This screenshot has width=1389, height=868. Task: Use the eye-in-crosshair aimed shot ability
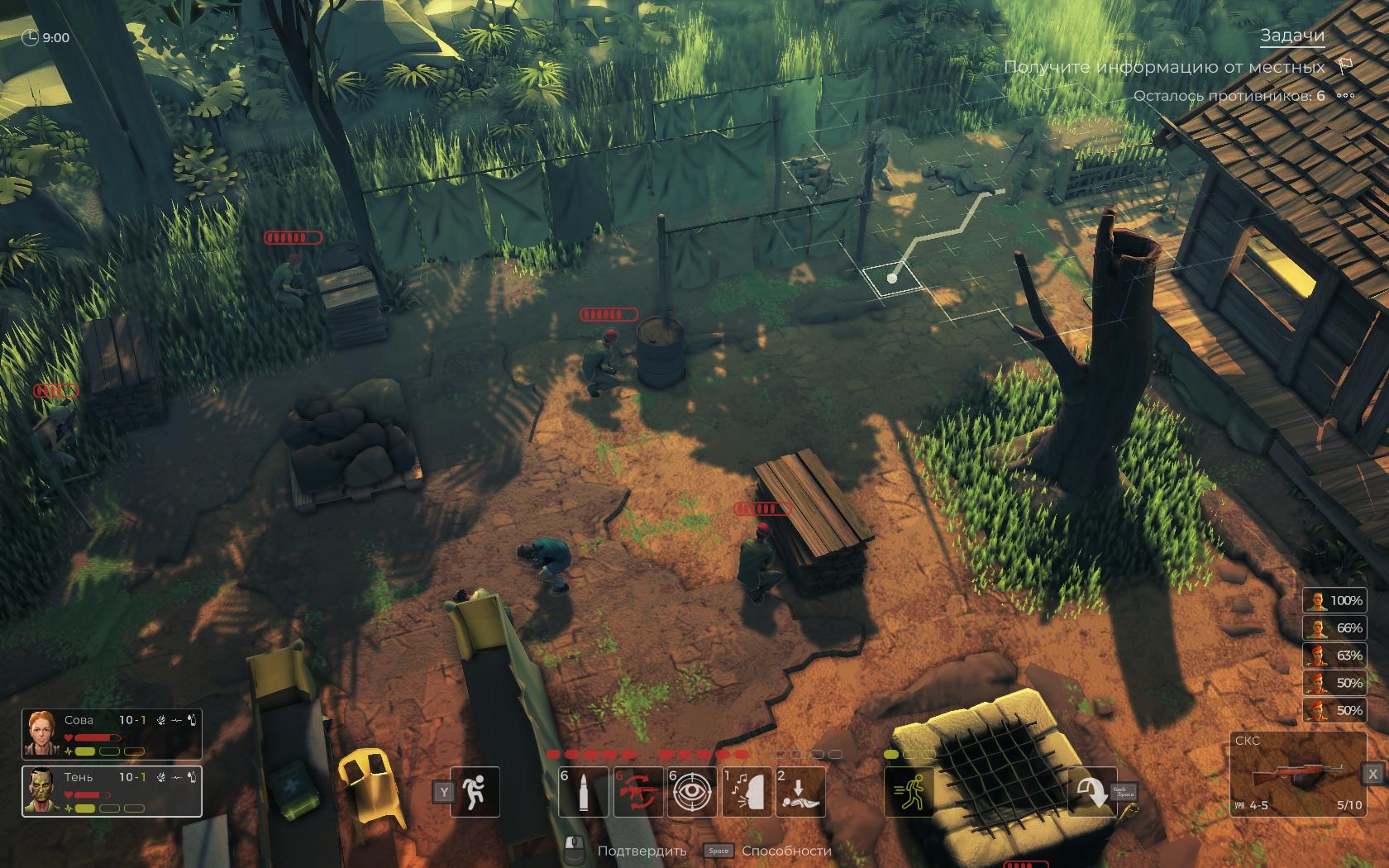pos(692,792)
